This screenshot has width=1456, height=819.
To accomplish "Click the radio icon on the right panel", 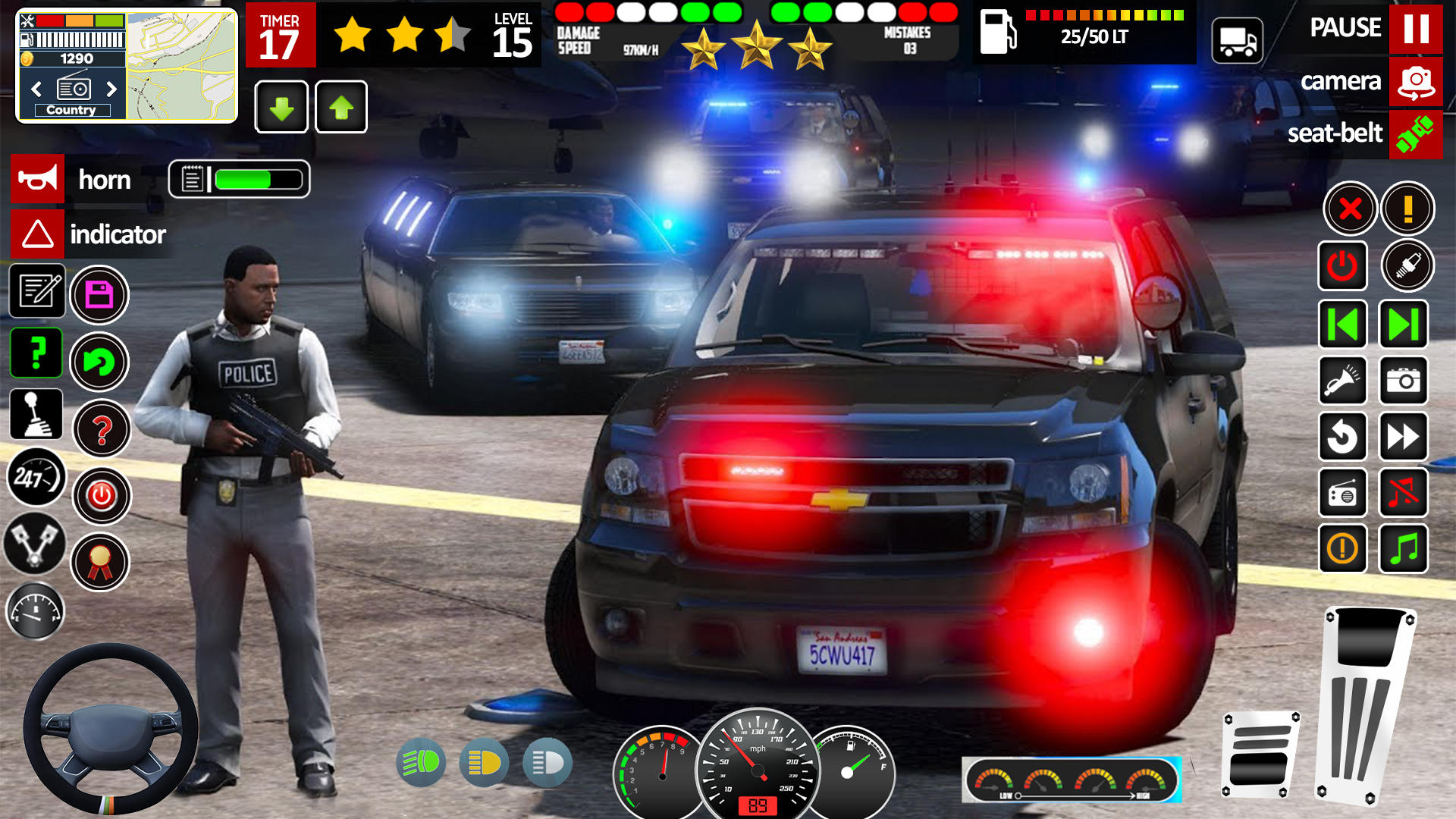I will (x=1342, y=494).
